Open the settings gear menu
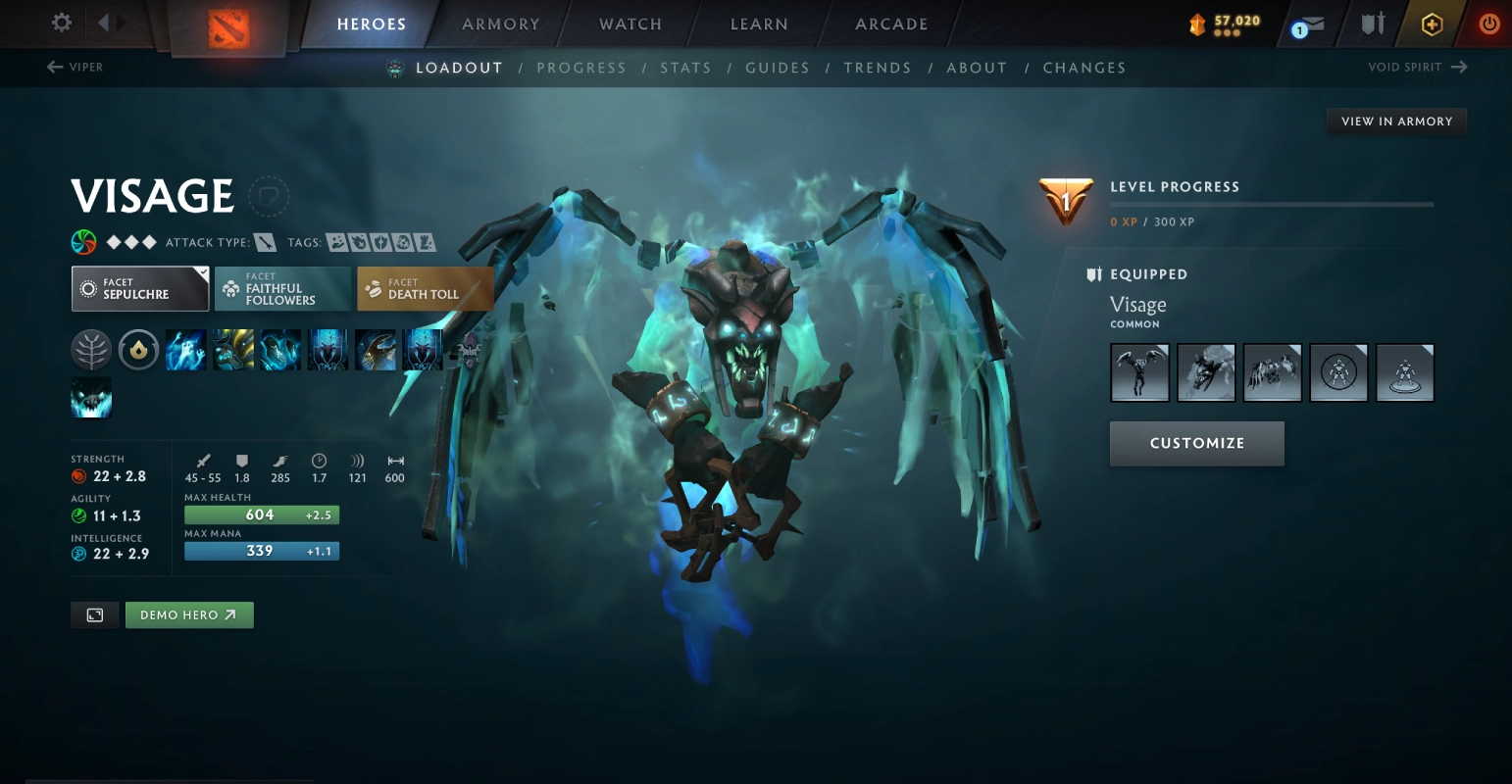Viewport: 1512px width, 784px height. point(62,23)
